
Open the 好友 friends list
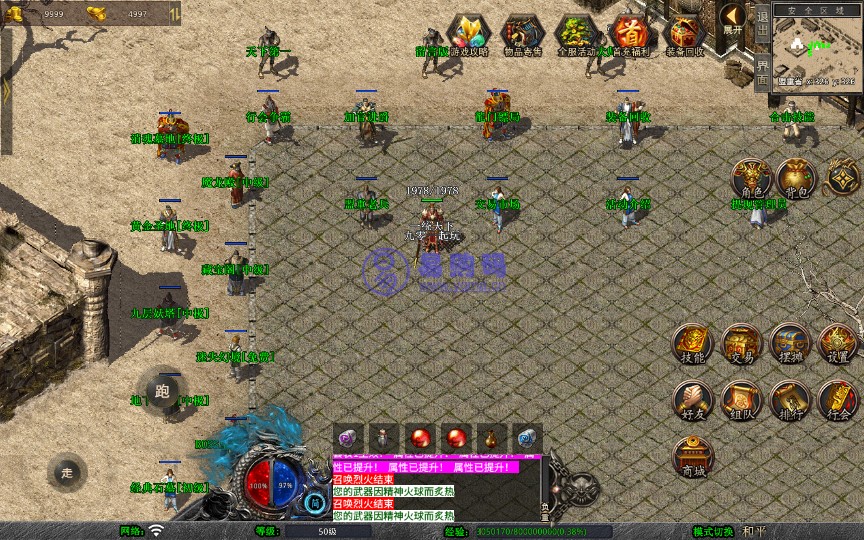tap(693, 402)
